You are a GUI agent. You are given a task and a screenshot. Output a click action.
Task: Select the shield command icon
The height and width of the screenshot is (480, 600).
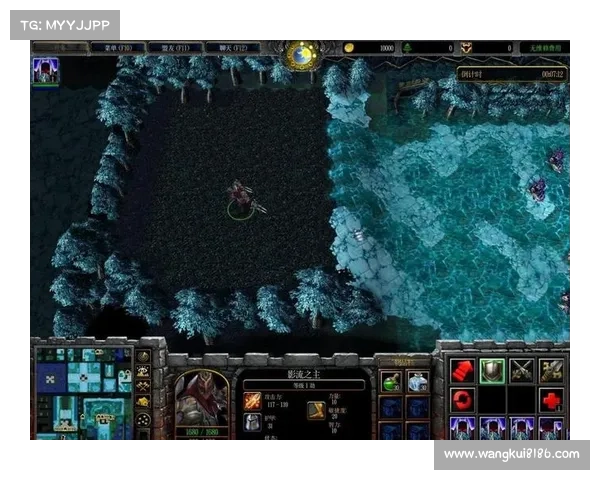tap(491, 371)
